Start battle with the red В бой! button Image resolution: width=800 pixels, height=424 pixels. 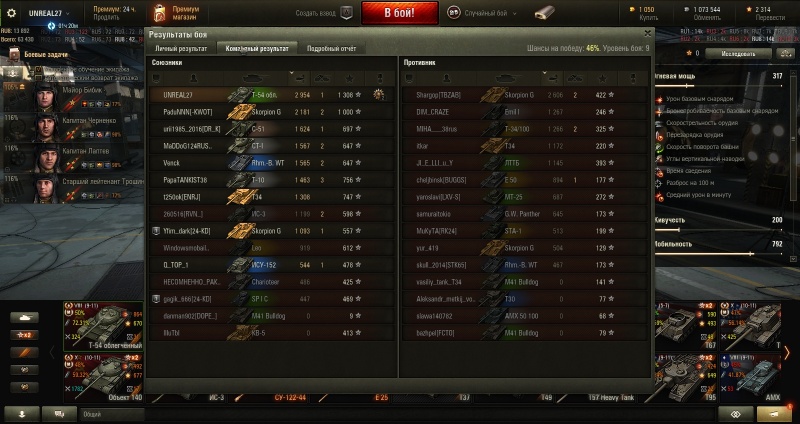coord(399,13)
